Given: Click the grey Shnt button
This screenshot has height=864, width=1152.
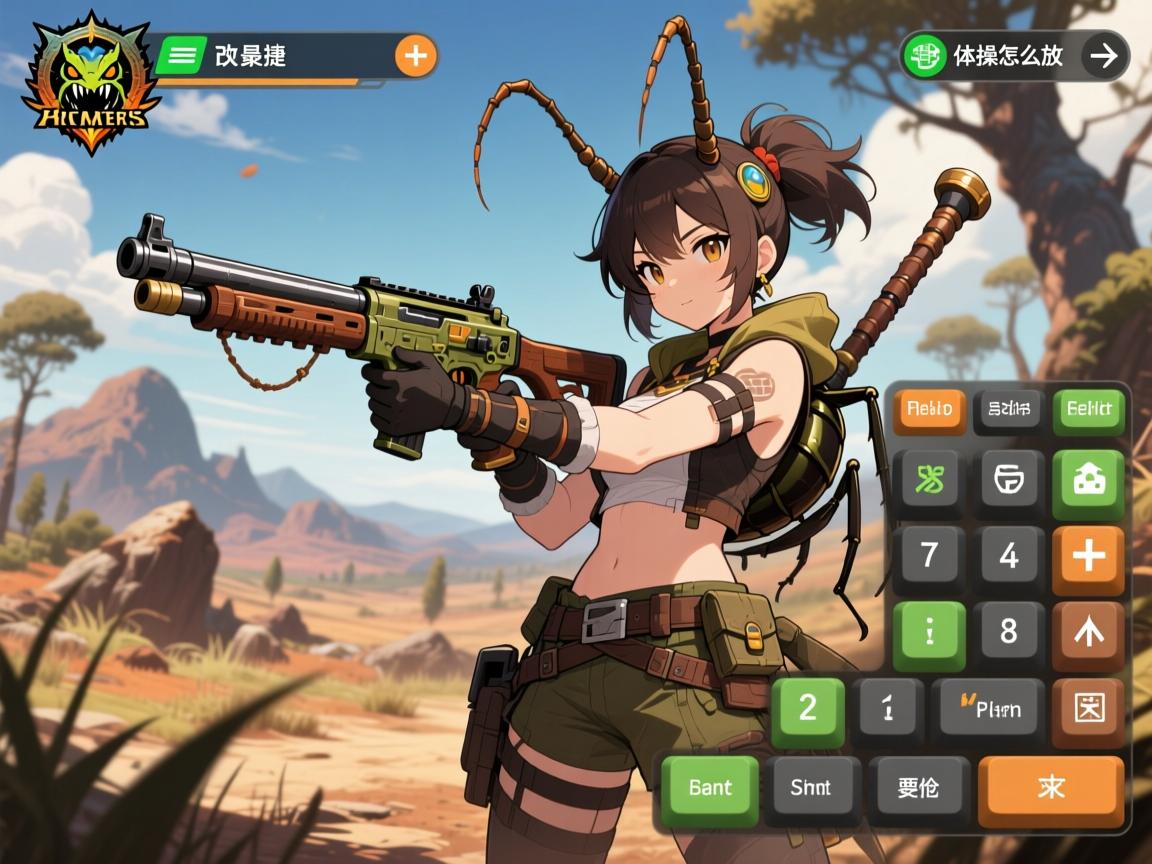Looking at the screenshot, I should pos(811,789).
